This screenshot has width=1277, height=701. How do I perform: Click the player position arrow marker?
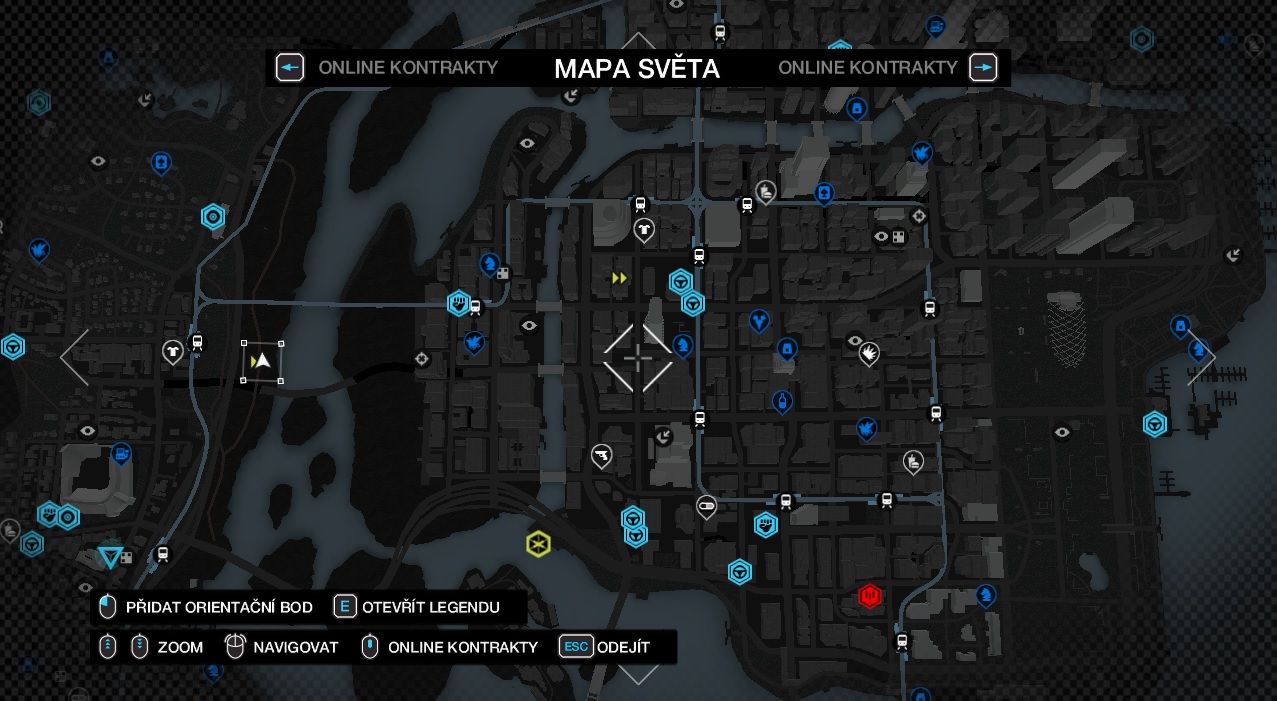coord(262,361)
